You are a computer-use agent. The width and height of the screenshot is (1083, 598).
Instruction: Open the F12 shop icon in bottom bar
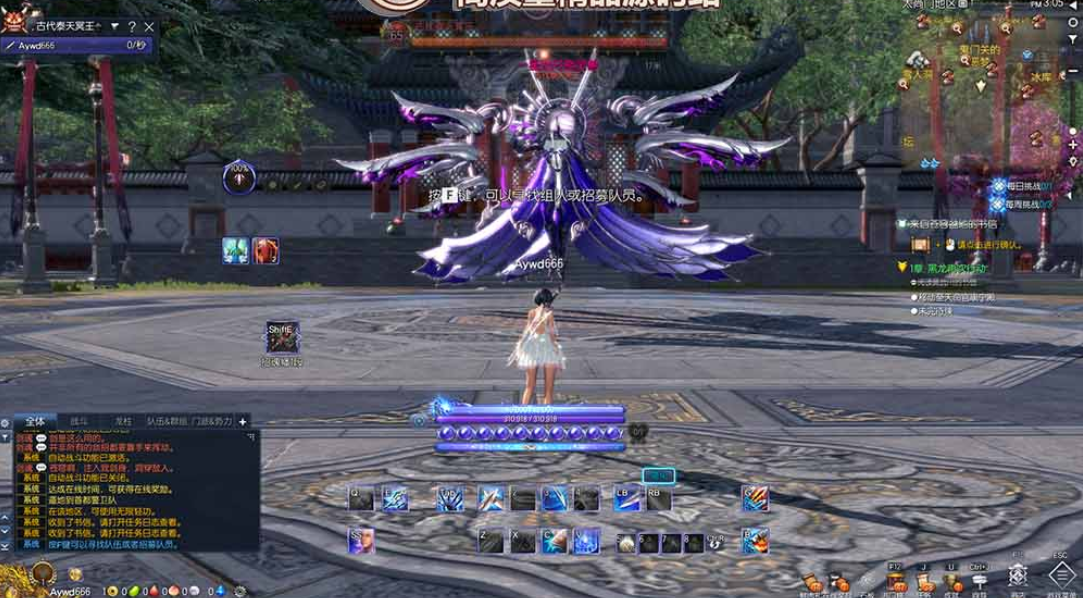pyautogui.click(x=895, y=582)
